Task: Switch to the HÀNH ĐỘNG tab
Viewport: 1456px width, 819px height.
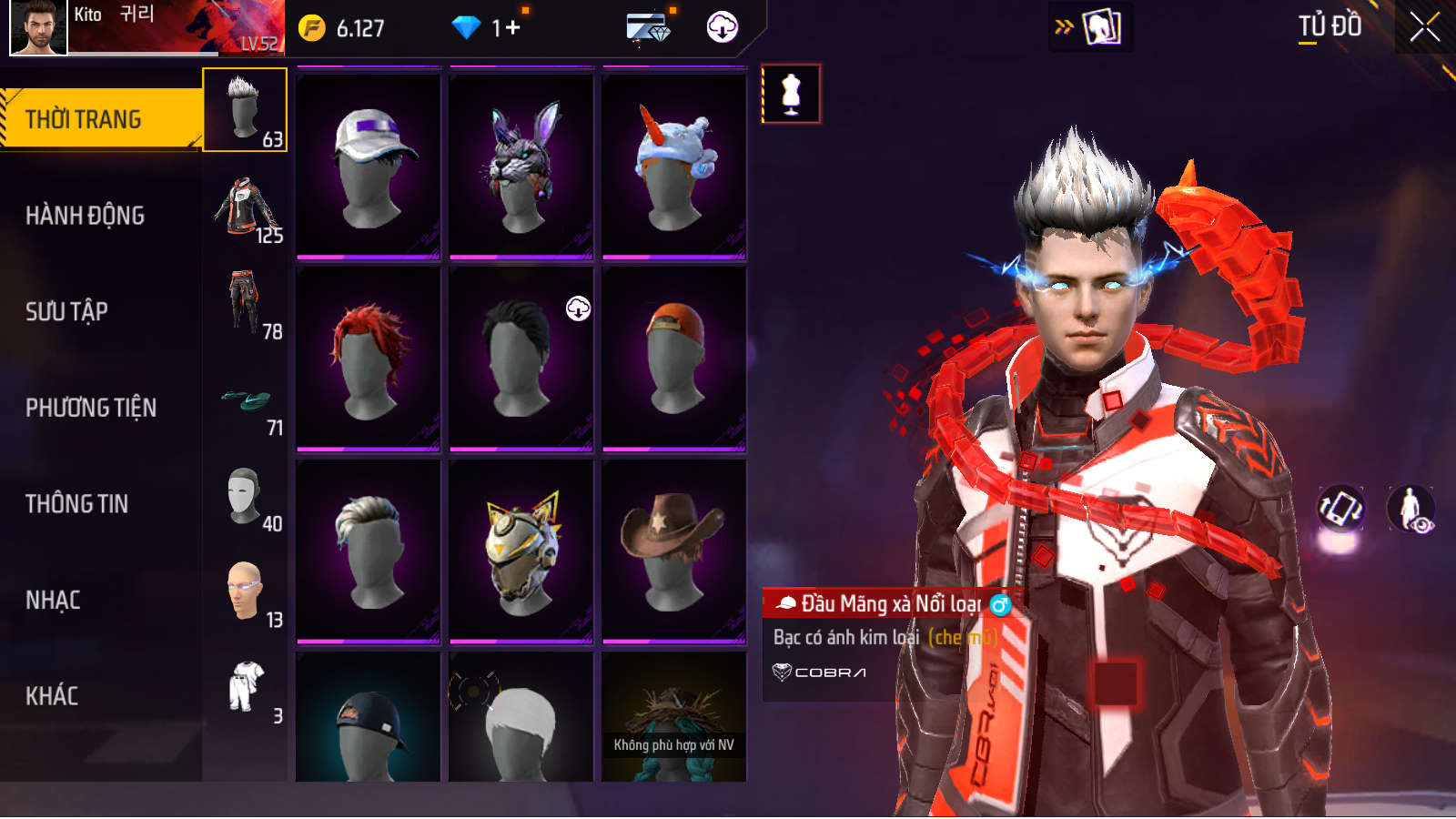Action: 86,216
